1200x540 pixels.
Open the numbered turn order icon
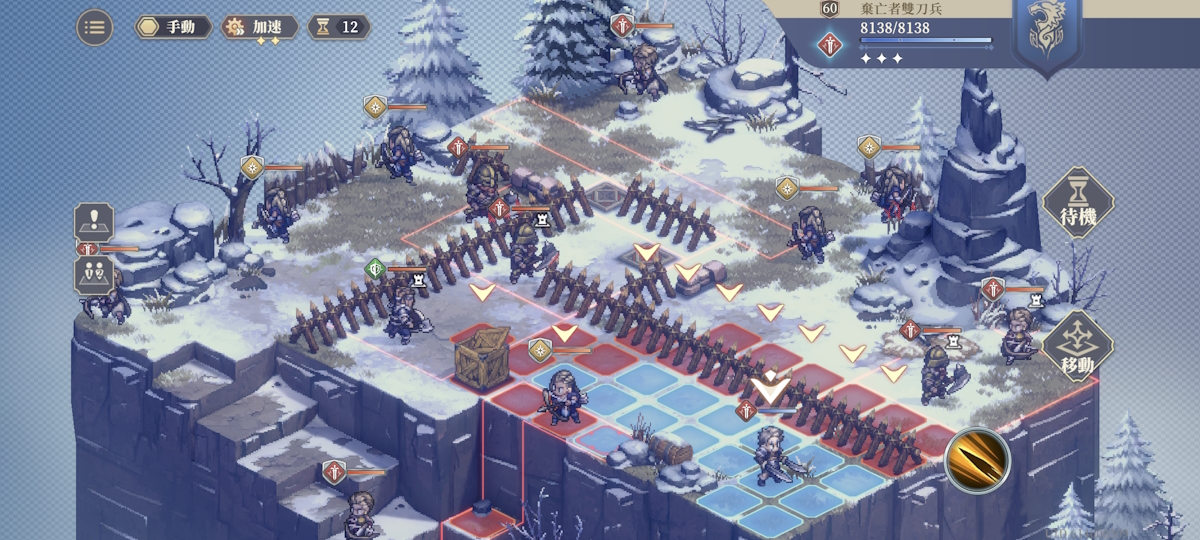pos(94,274)
